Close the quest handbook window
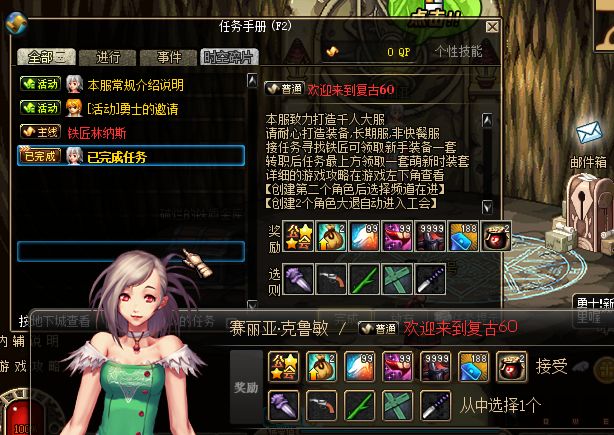 pyautogui.click(x=491, y=28)
